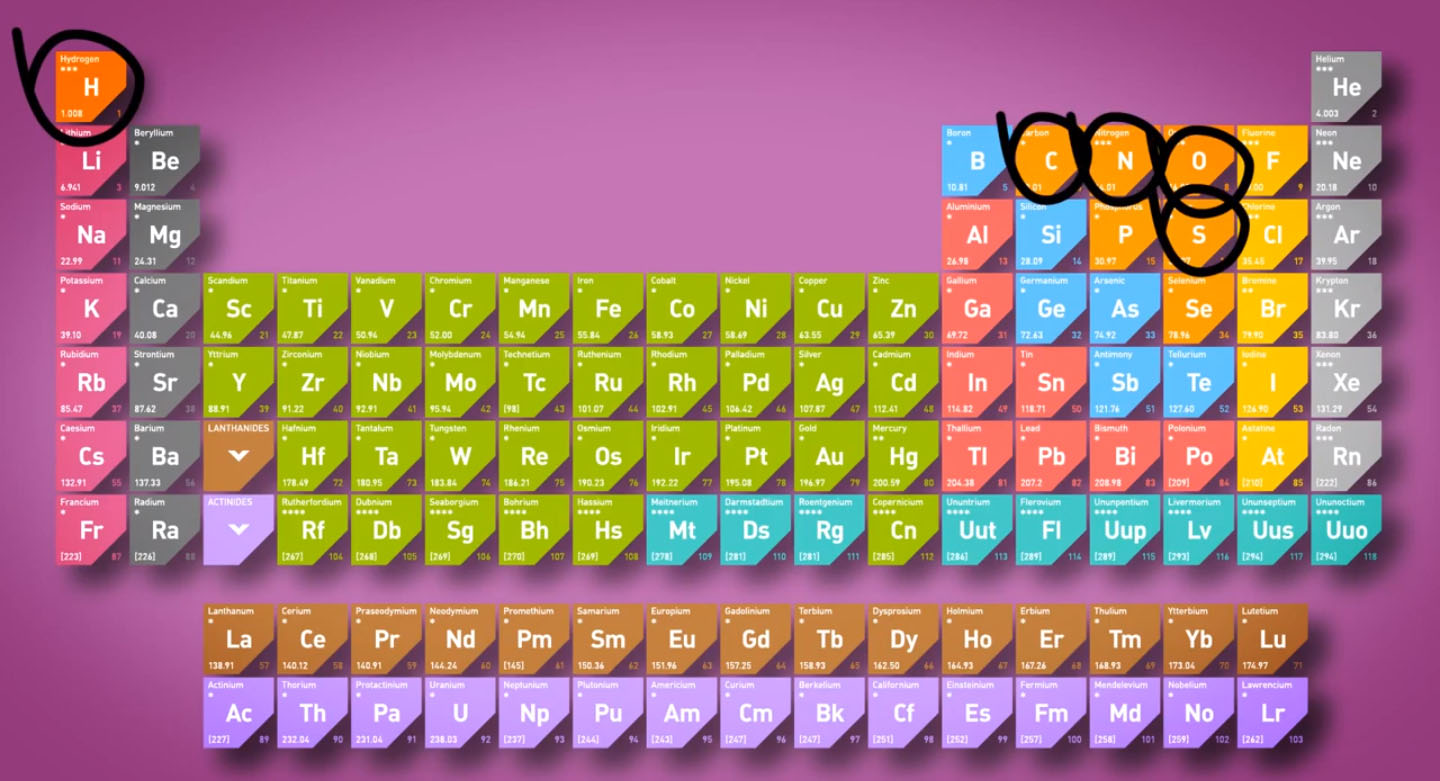Pick the Oxygen element tile

click(x=1198, y=161)
